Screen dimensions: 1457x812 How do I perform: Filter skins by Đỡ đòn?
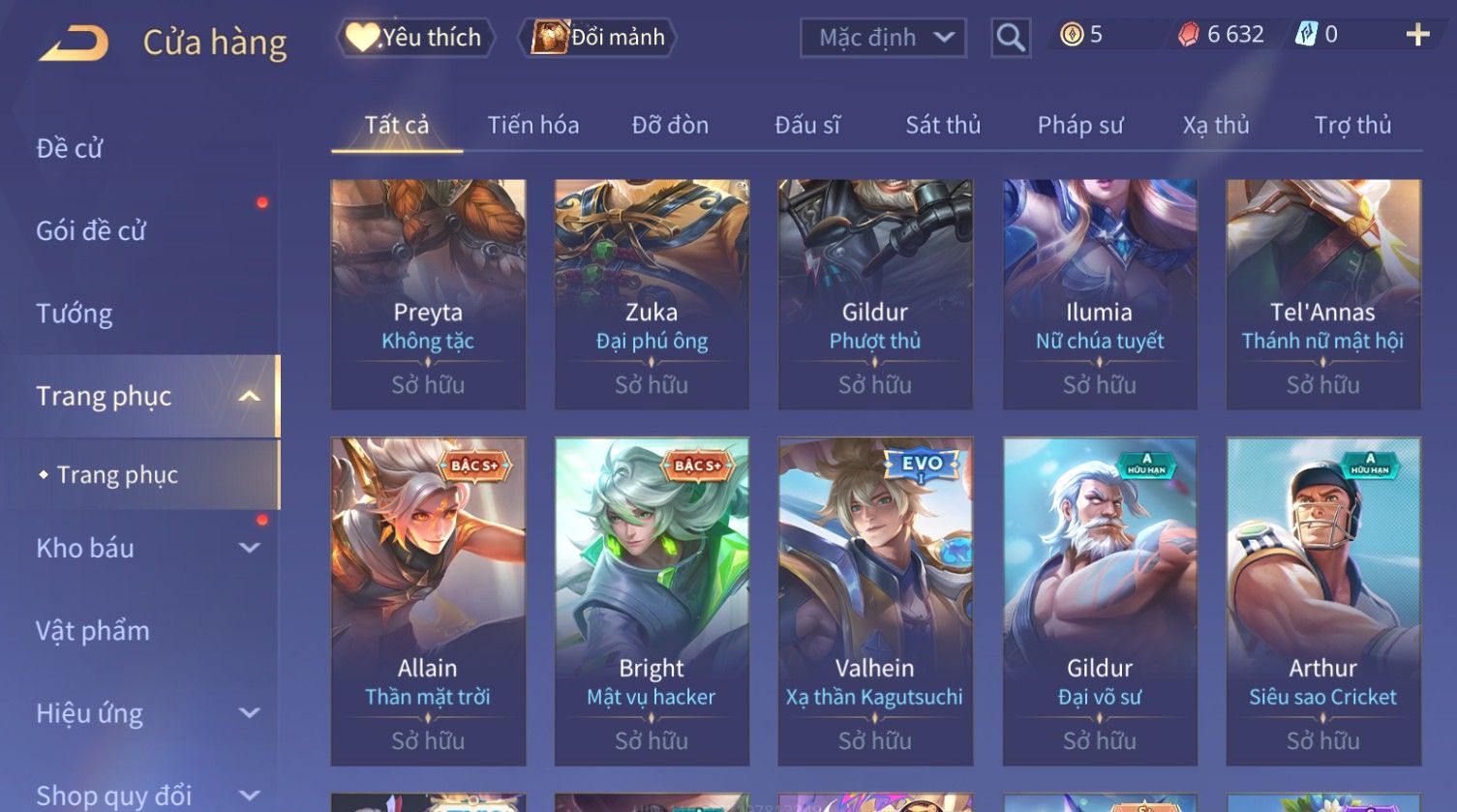pos(670,125)
